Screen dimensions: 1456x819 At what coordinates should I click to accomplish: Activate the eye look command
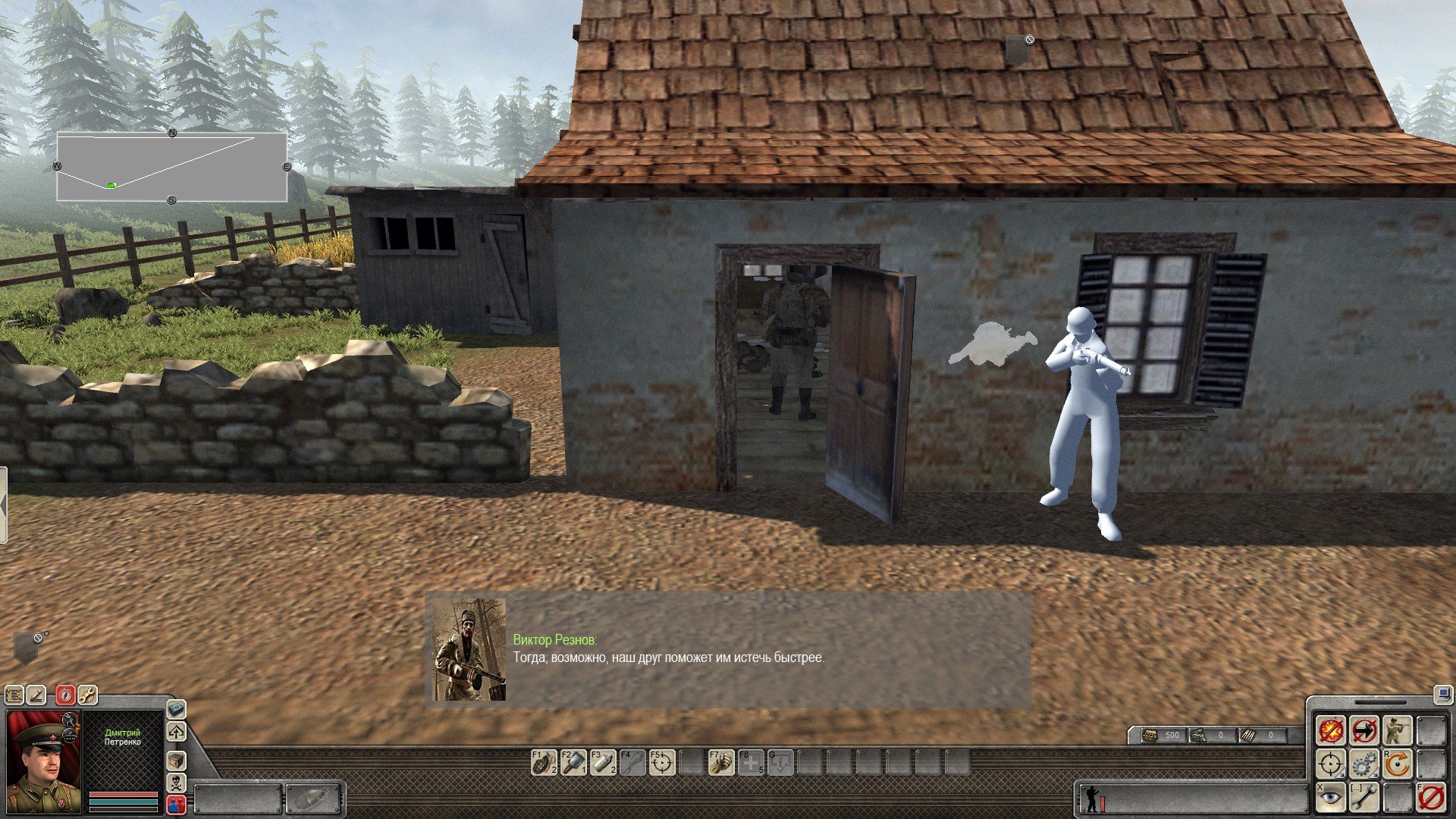click(1331, 798)
